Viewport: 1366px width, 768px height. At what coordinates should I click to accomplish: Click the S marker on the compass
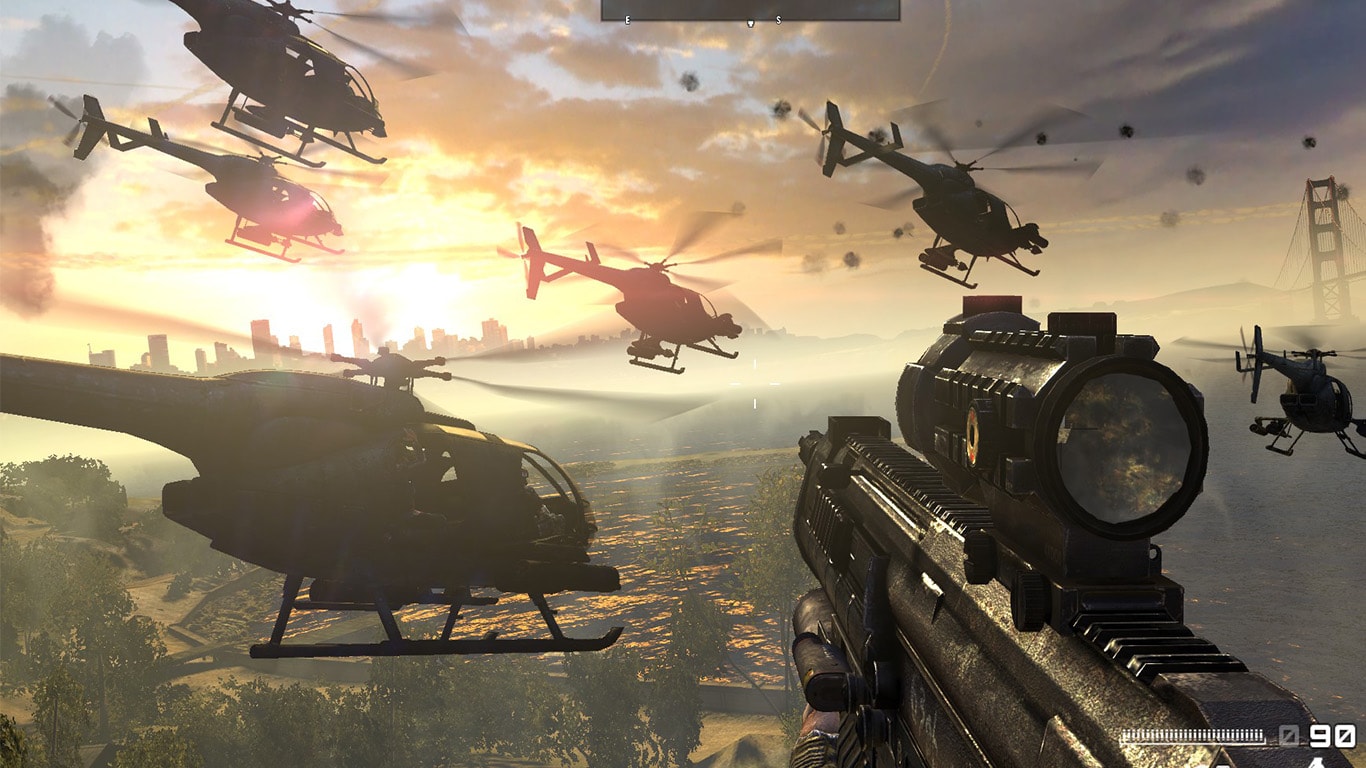tap(778, 19)
